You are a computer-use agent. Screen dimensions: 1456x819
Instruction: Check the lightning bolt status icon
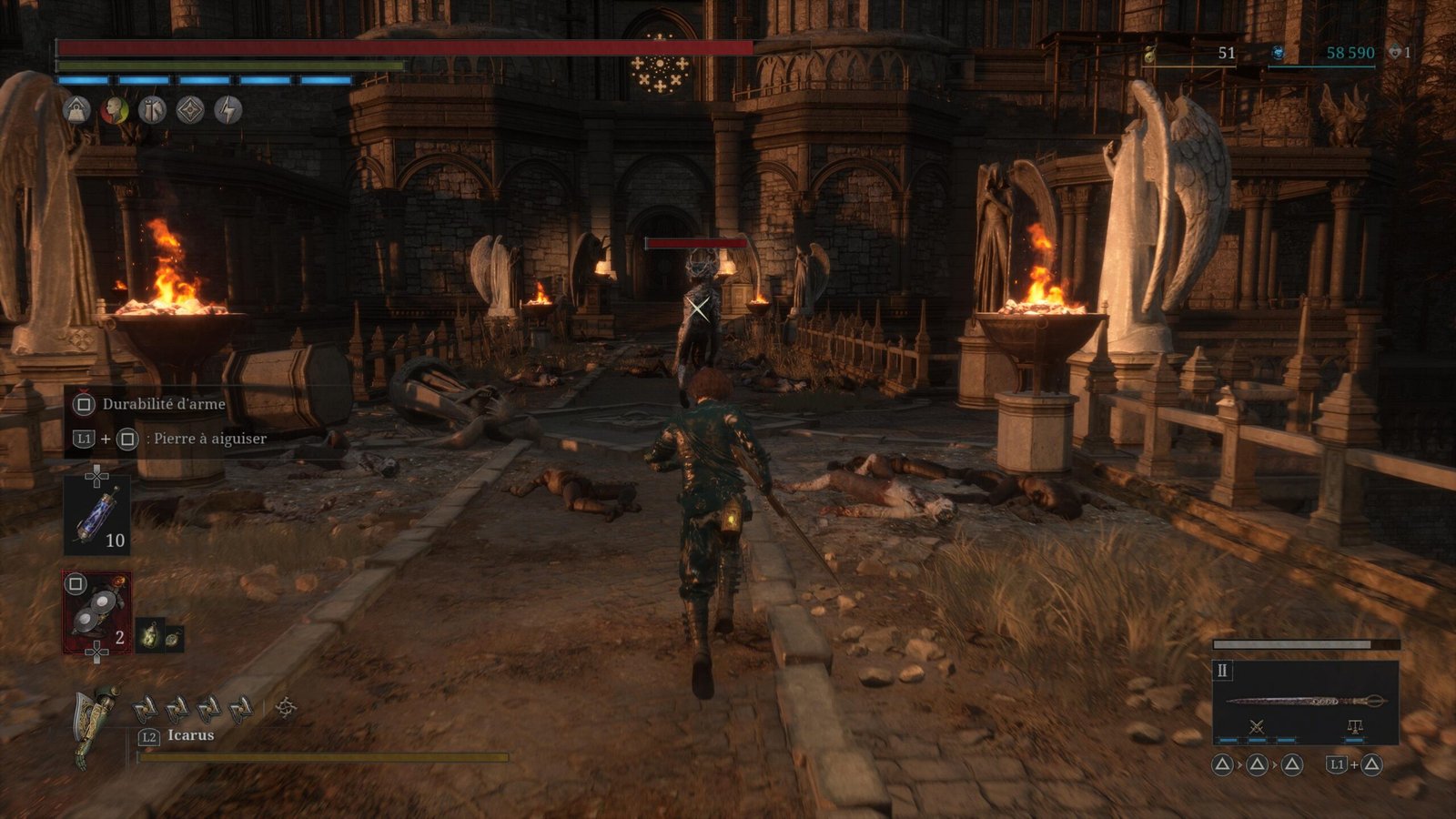pos(227,111)
